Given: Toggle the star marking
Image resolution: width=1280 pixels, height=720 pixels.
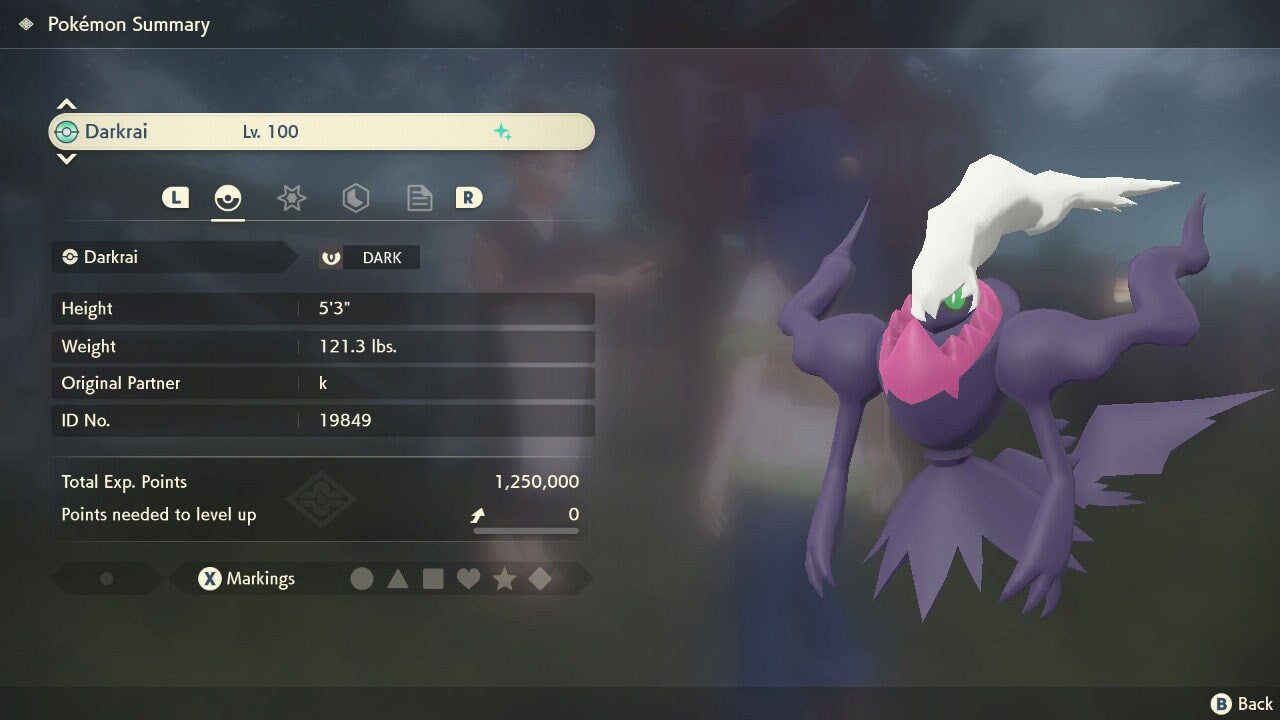Looking at the screenshot, I should pyautogui.click(x=504, y=579).
